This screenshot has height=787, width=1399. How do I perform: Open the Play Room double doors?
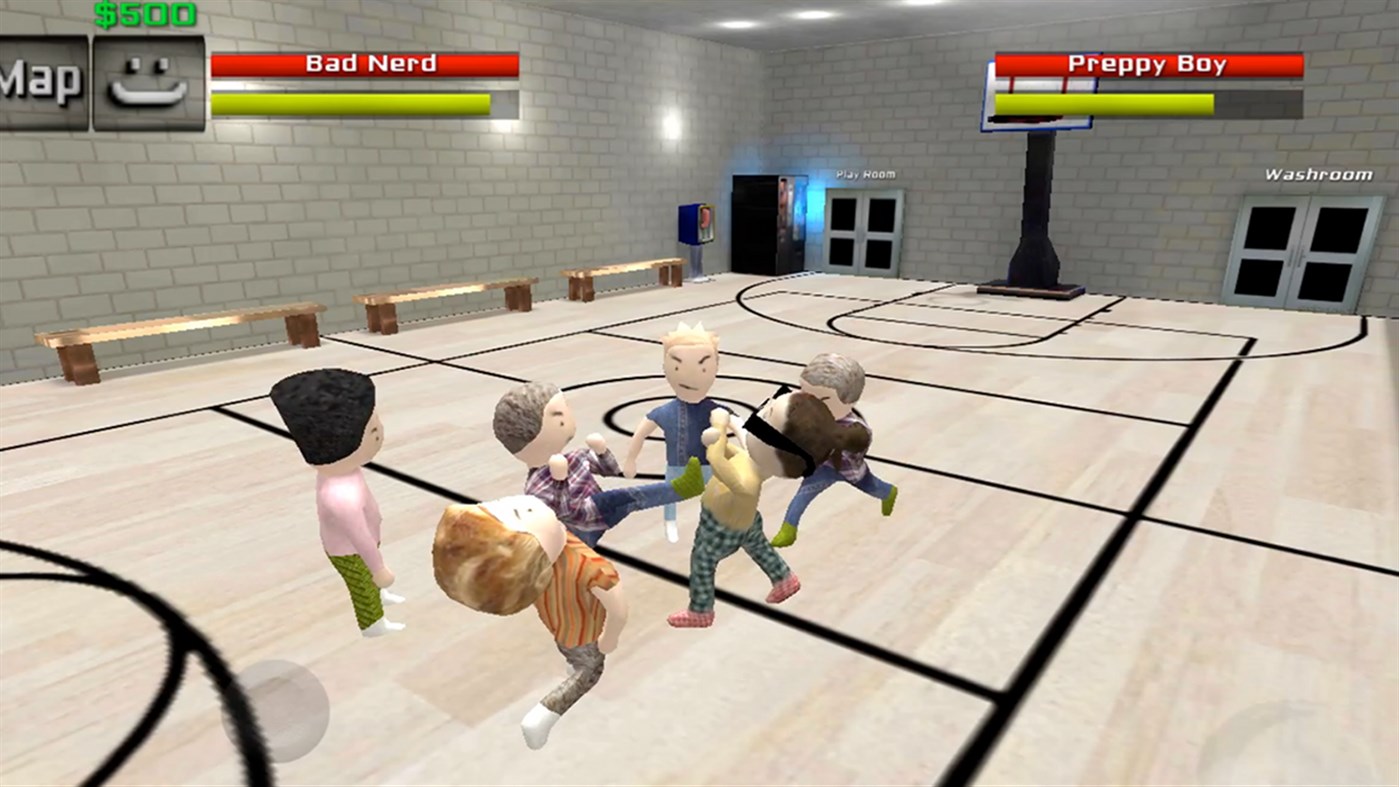point(864,230)
